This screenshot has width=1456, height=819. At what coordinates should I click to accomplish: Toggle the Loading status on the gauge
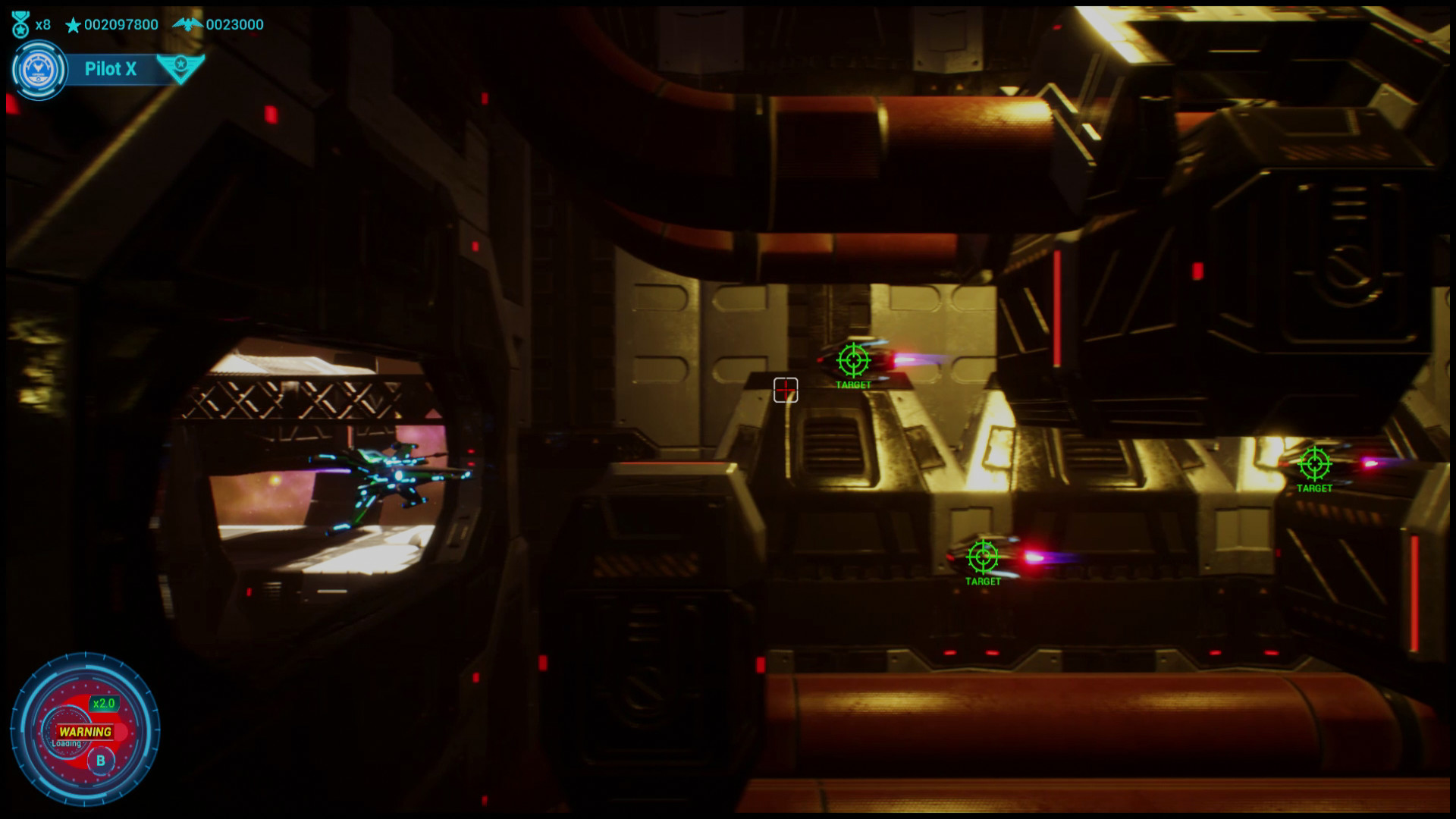(x=67, y=745)
